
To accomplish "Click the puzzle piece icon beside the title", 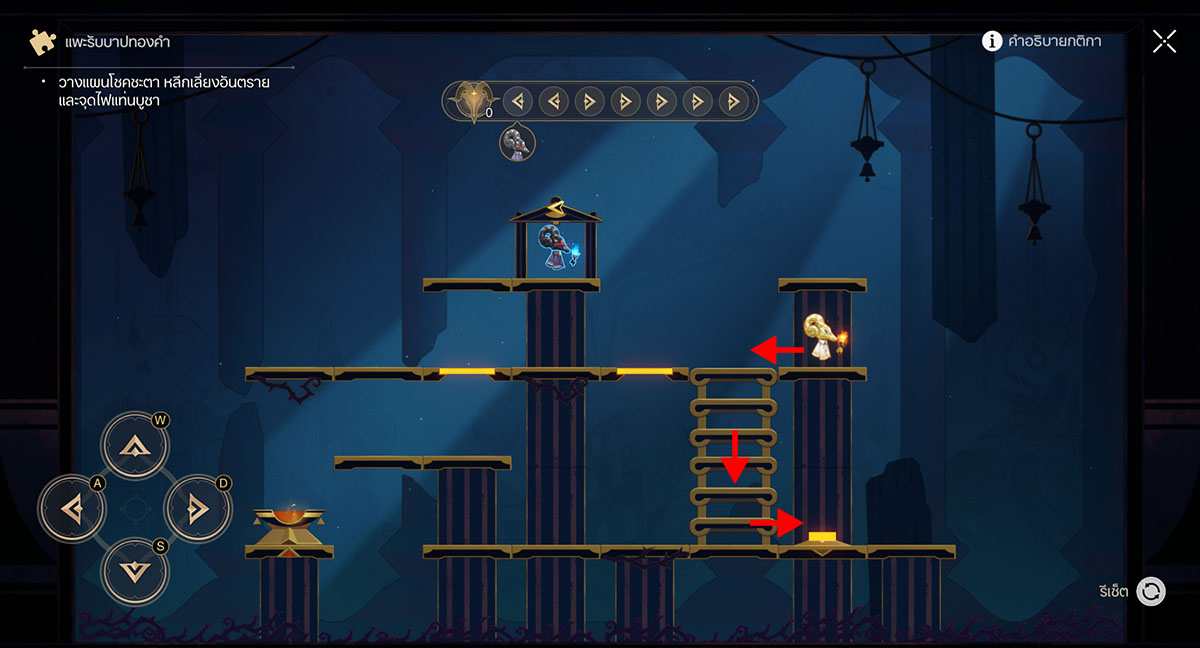I will click(x=42, y=42).
